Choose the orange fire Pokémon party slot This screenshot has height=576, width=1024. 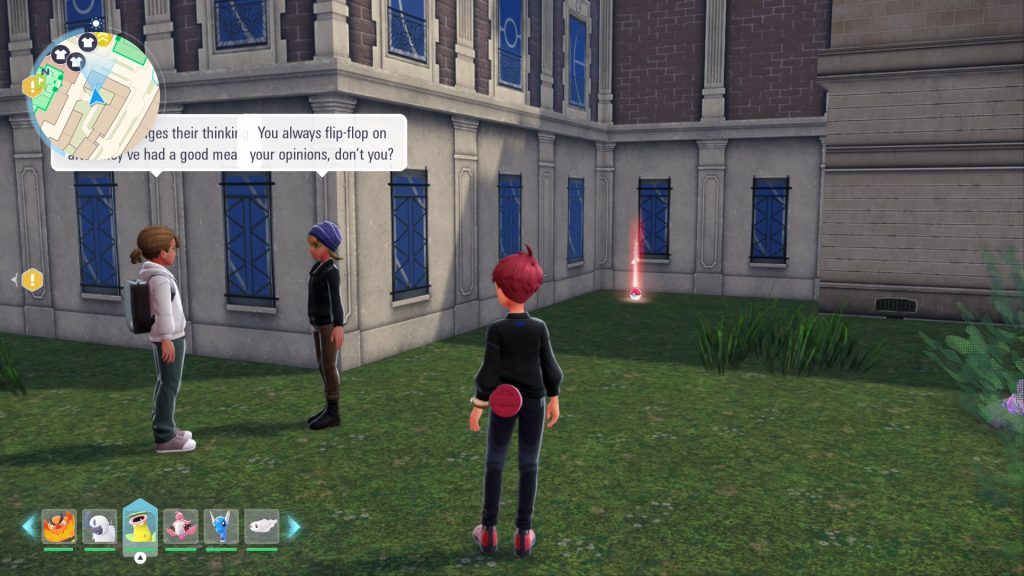pyautogui.click(x=59, y=526)
